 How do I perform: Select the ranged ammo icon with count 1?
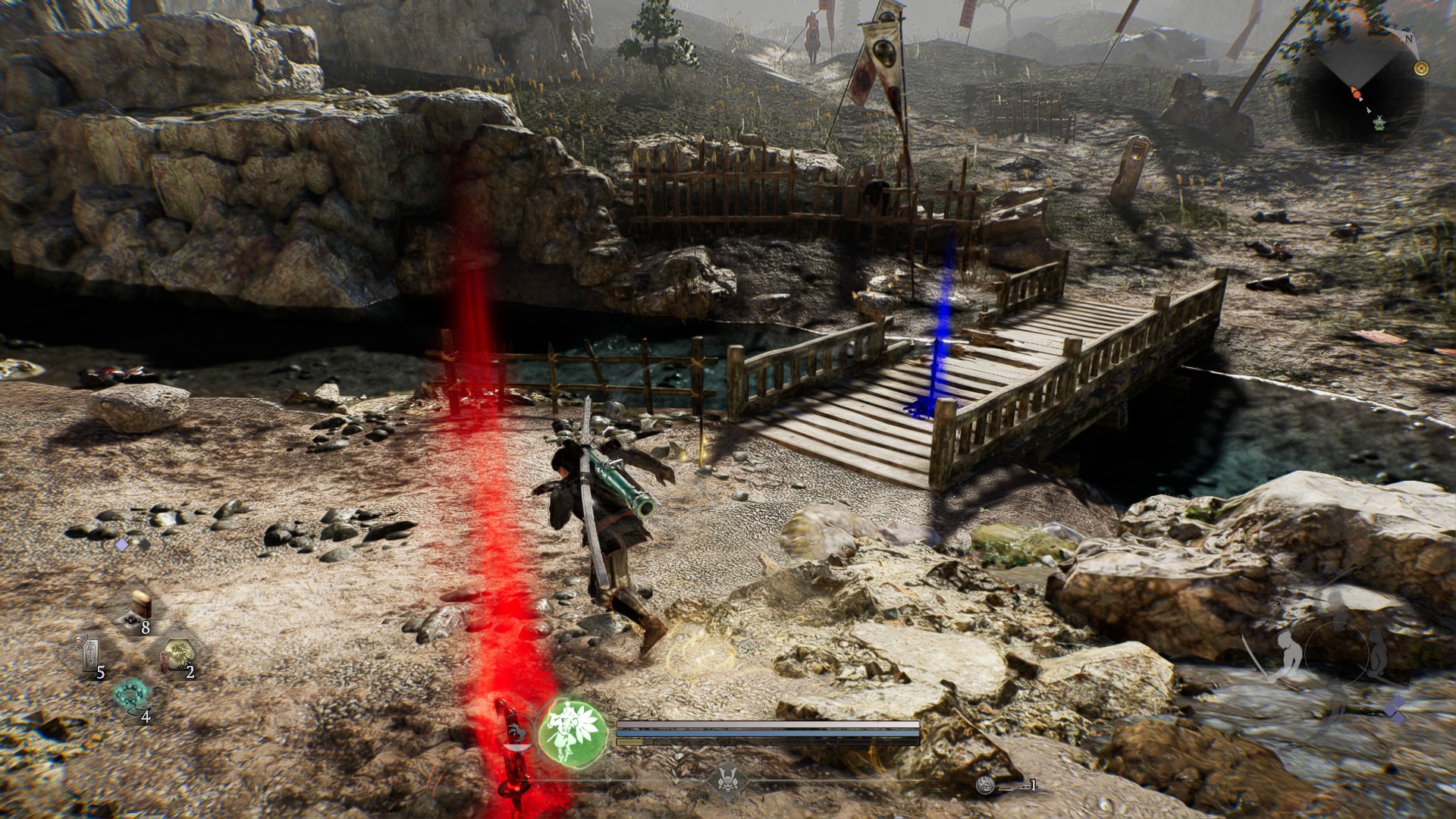click(x=986, y=786)
